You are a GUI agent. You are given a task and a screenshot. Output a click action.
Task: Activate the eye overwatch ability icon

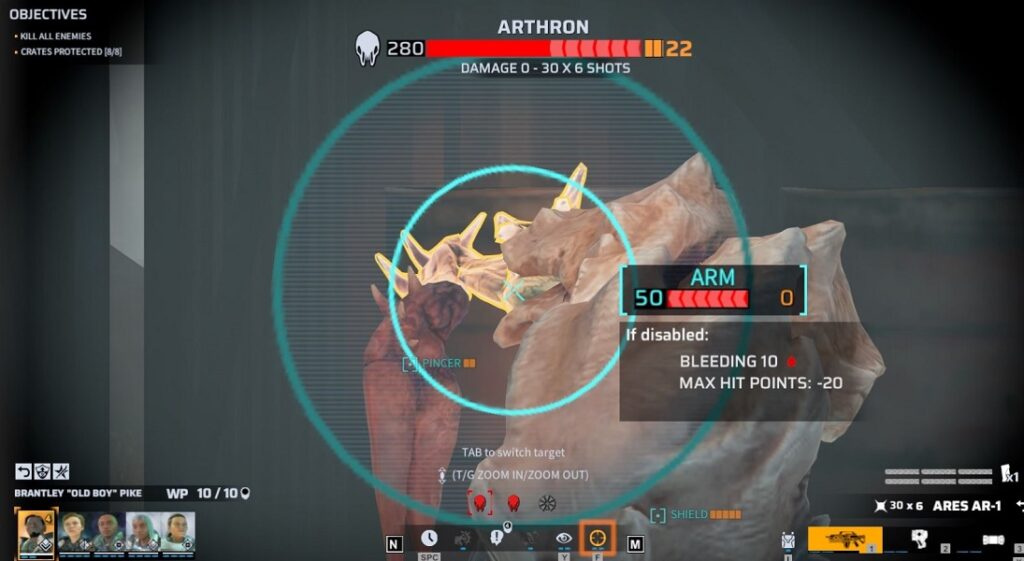click(x=564, y=538)
